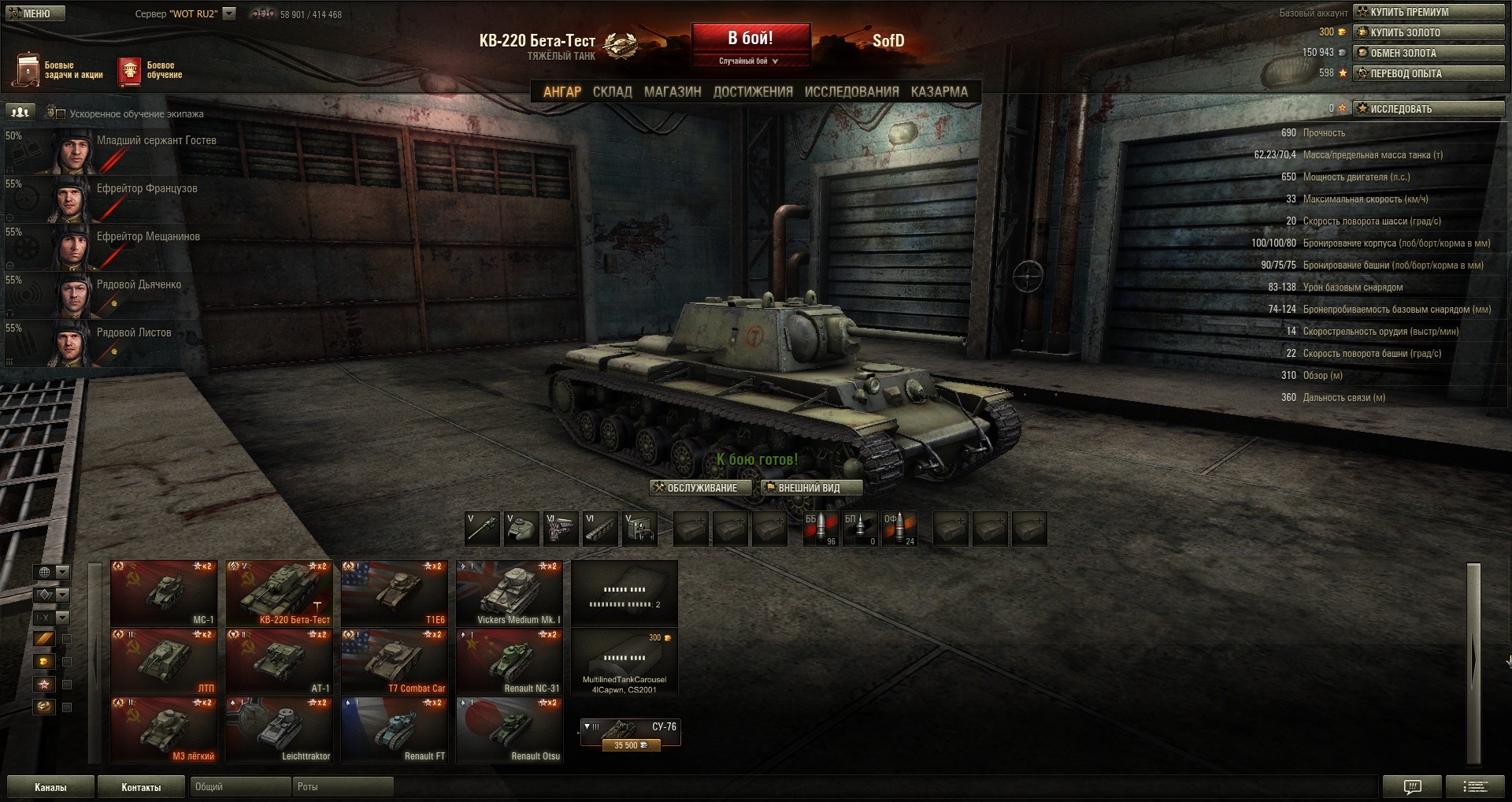Open the ОБСЛУЖИВАНИЕ service button
The width and height of the screenshot is (1512, 802).
[700, 488]
